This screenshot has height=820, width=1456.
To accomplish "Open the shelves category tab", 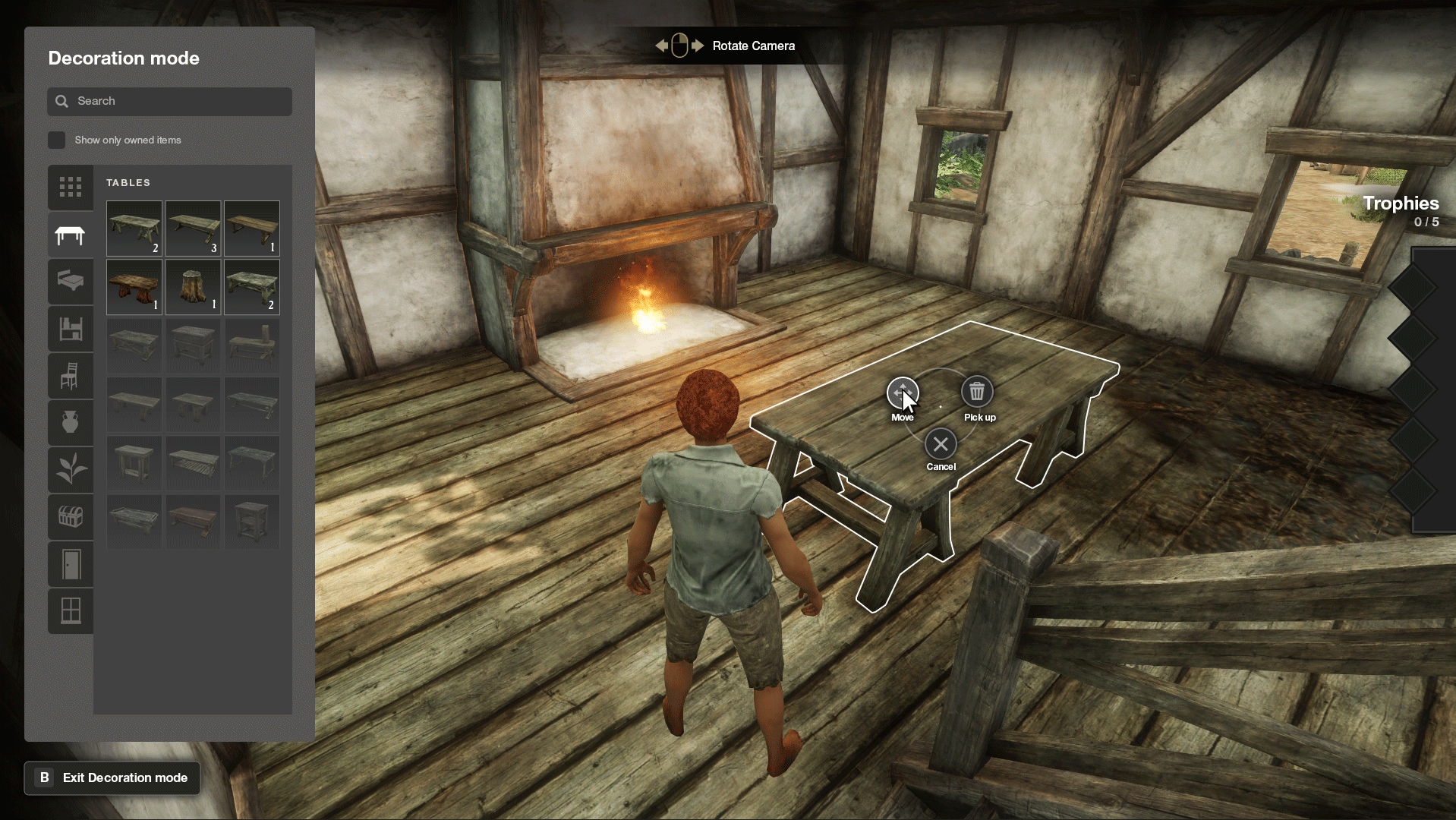I will pyautogui.click(x=71, y=329).
